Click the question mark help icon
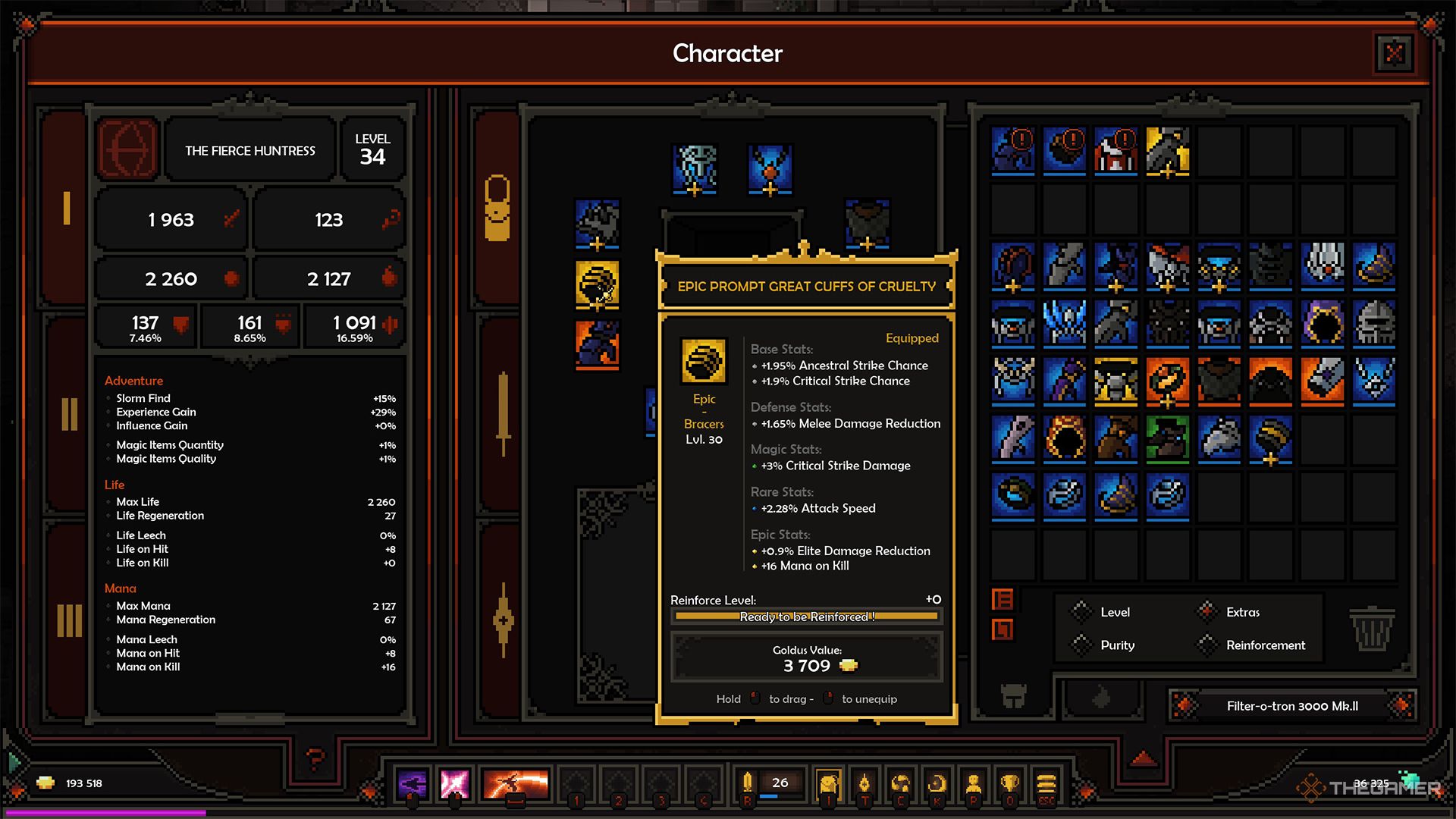This screenshot has height=819, width=1456. click(315, 757)
